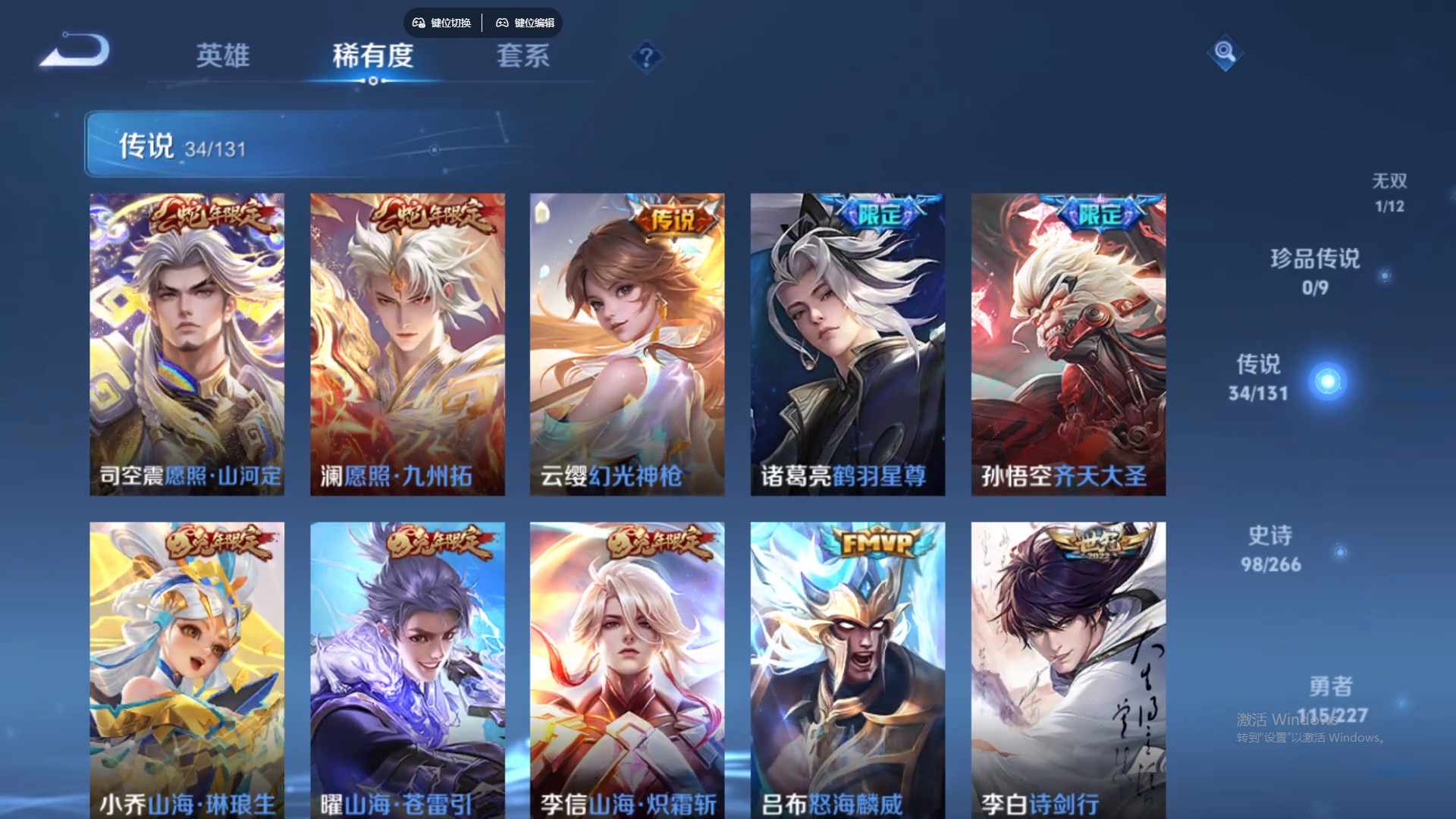Click the diamond help (?) icon

tap(645, 57)
